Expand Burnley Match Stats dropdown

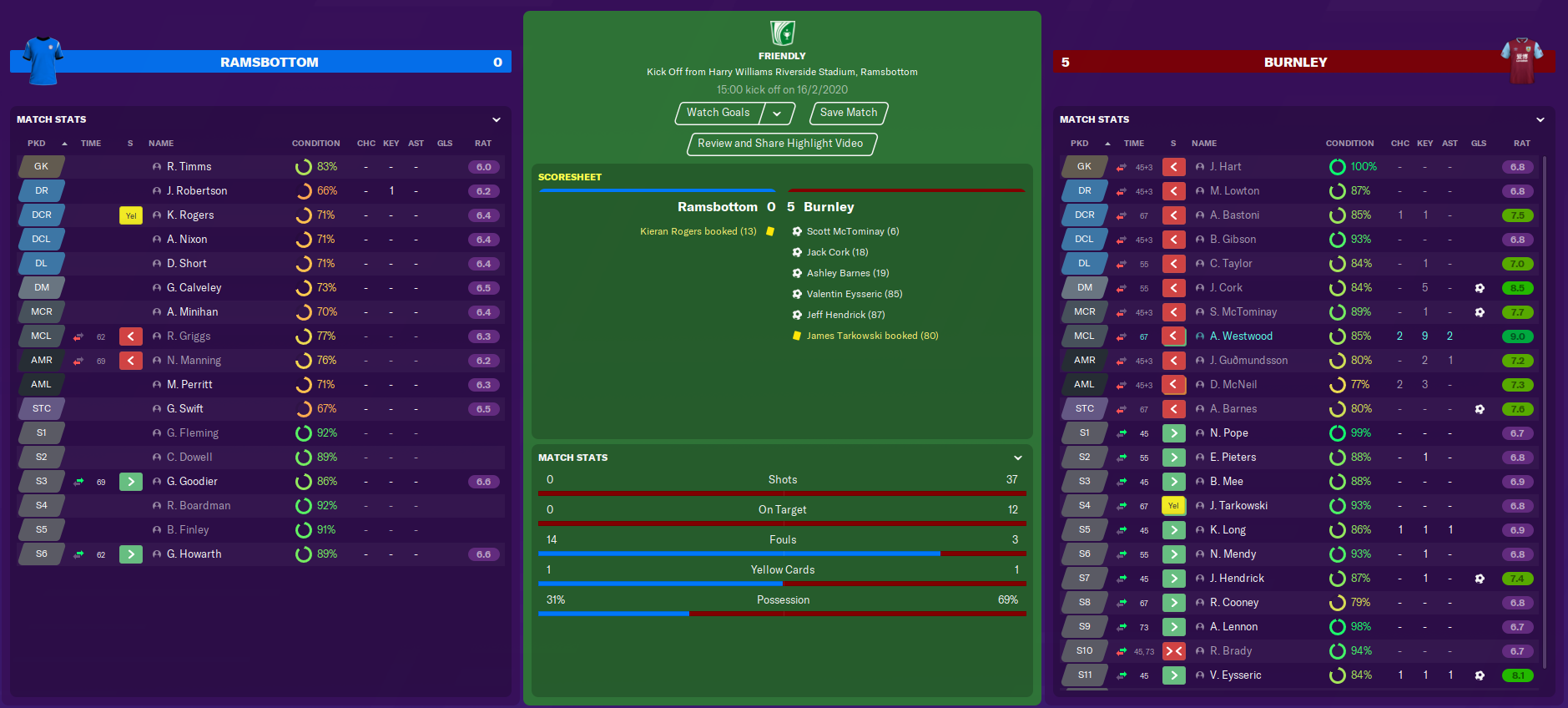tap(1540, 120)
